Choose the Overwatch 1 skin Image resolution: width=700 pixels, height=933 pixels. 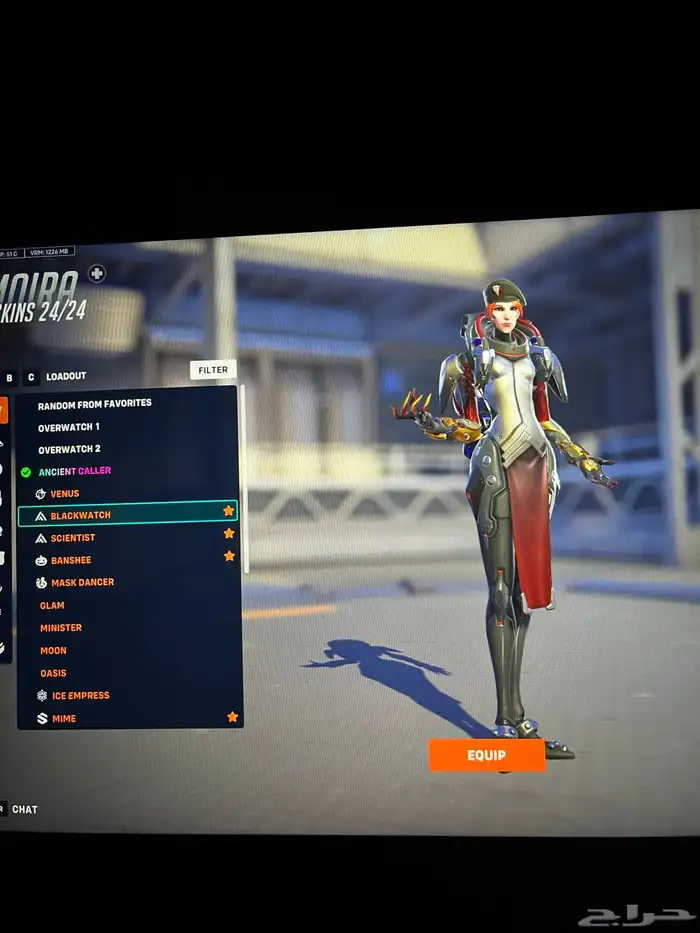pyautogui.click(x=69, y=427)
